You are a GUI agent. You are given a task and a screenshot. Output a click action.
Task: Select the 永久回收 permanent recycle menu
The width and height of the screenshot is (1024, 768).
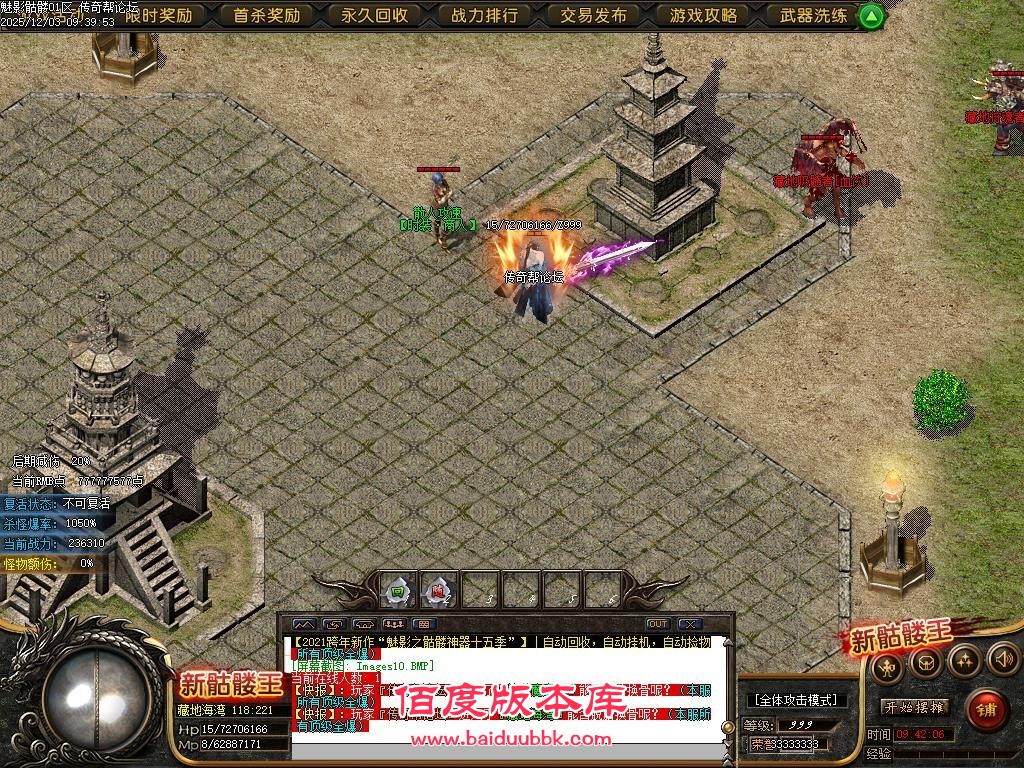point(375,15)
